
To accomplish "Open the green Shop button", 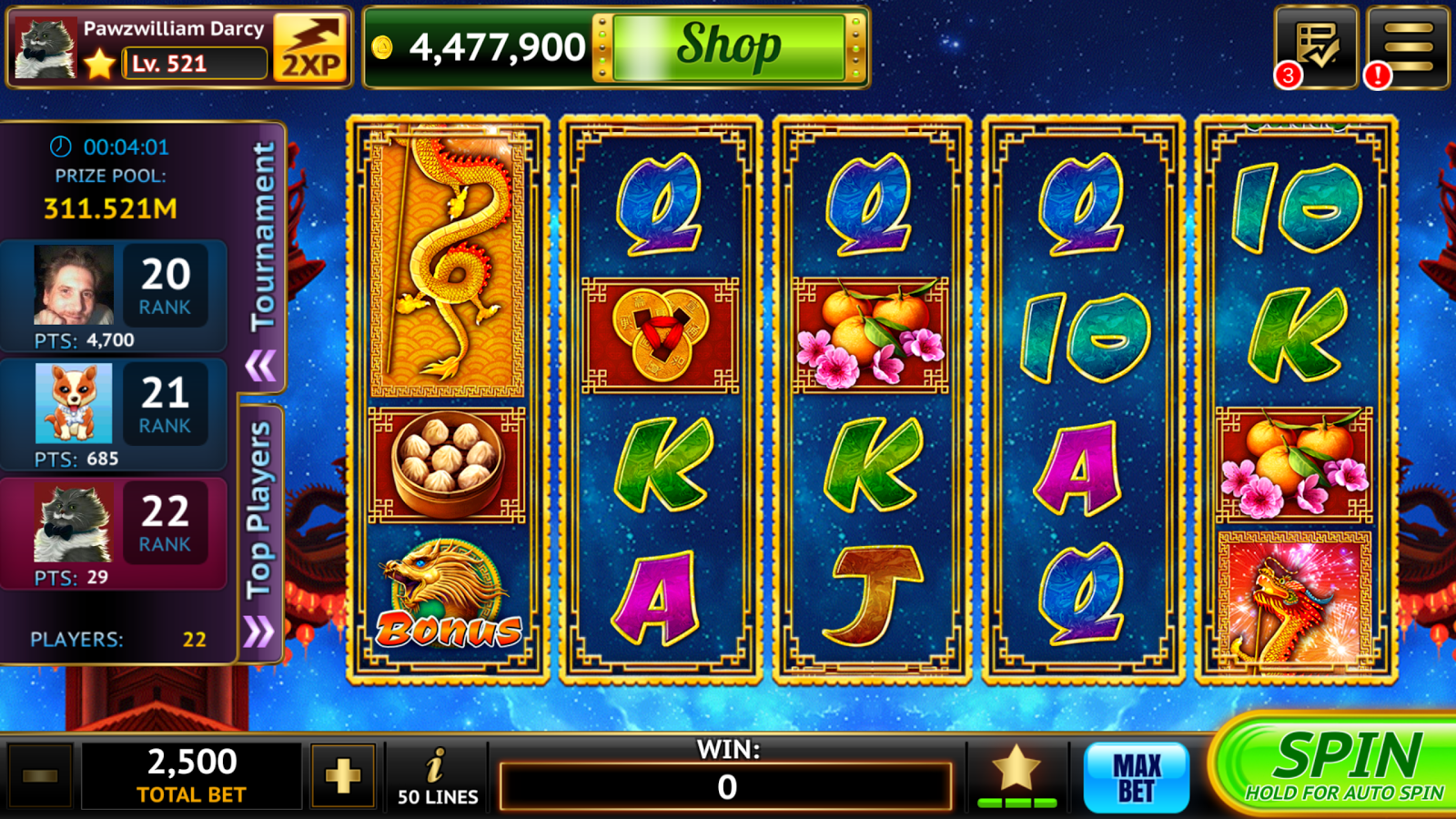I will [x=729, y=47].
